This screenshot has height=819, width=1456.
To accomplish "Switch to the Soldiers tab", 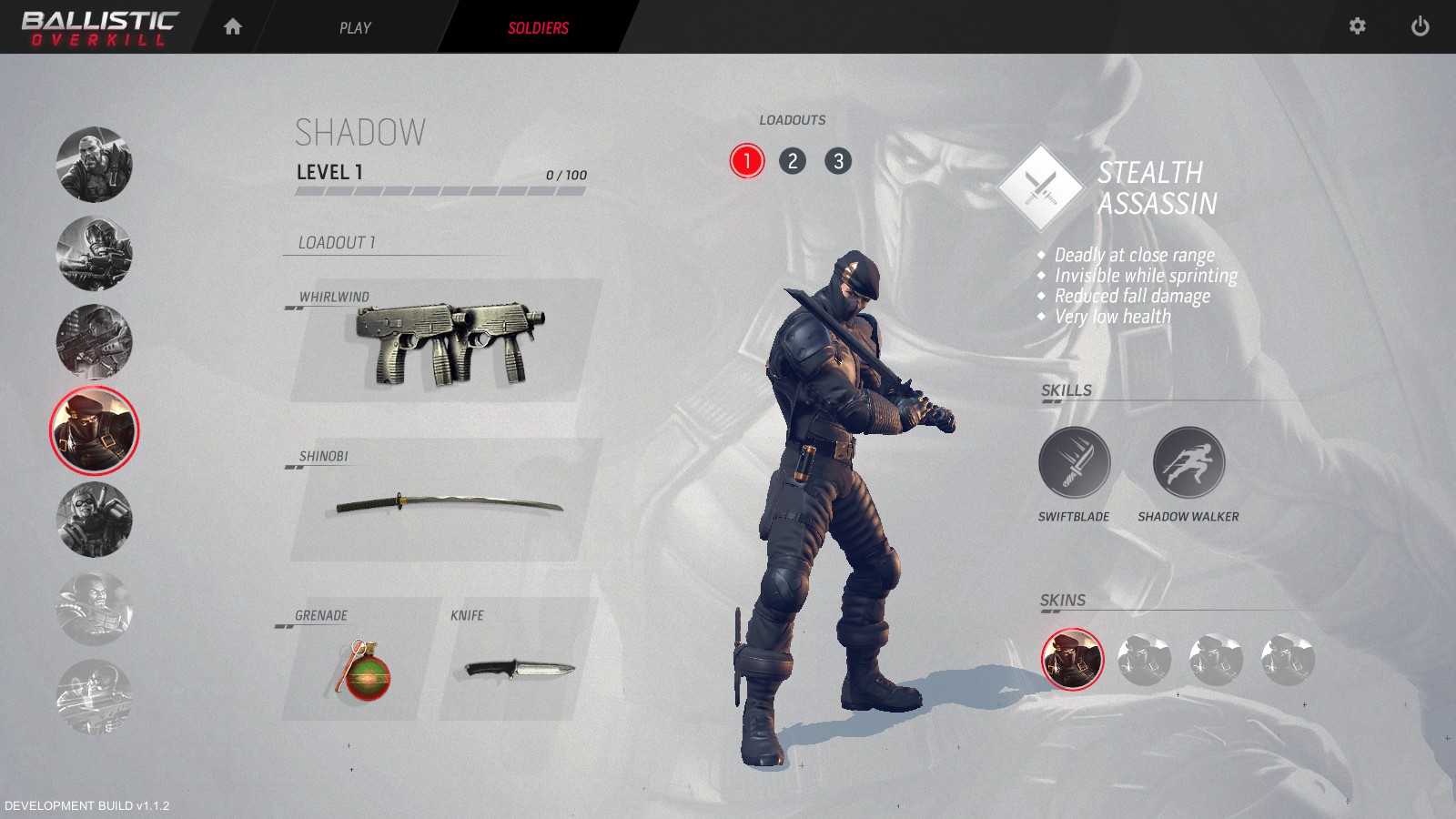I will 538,27.
